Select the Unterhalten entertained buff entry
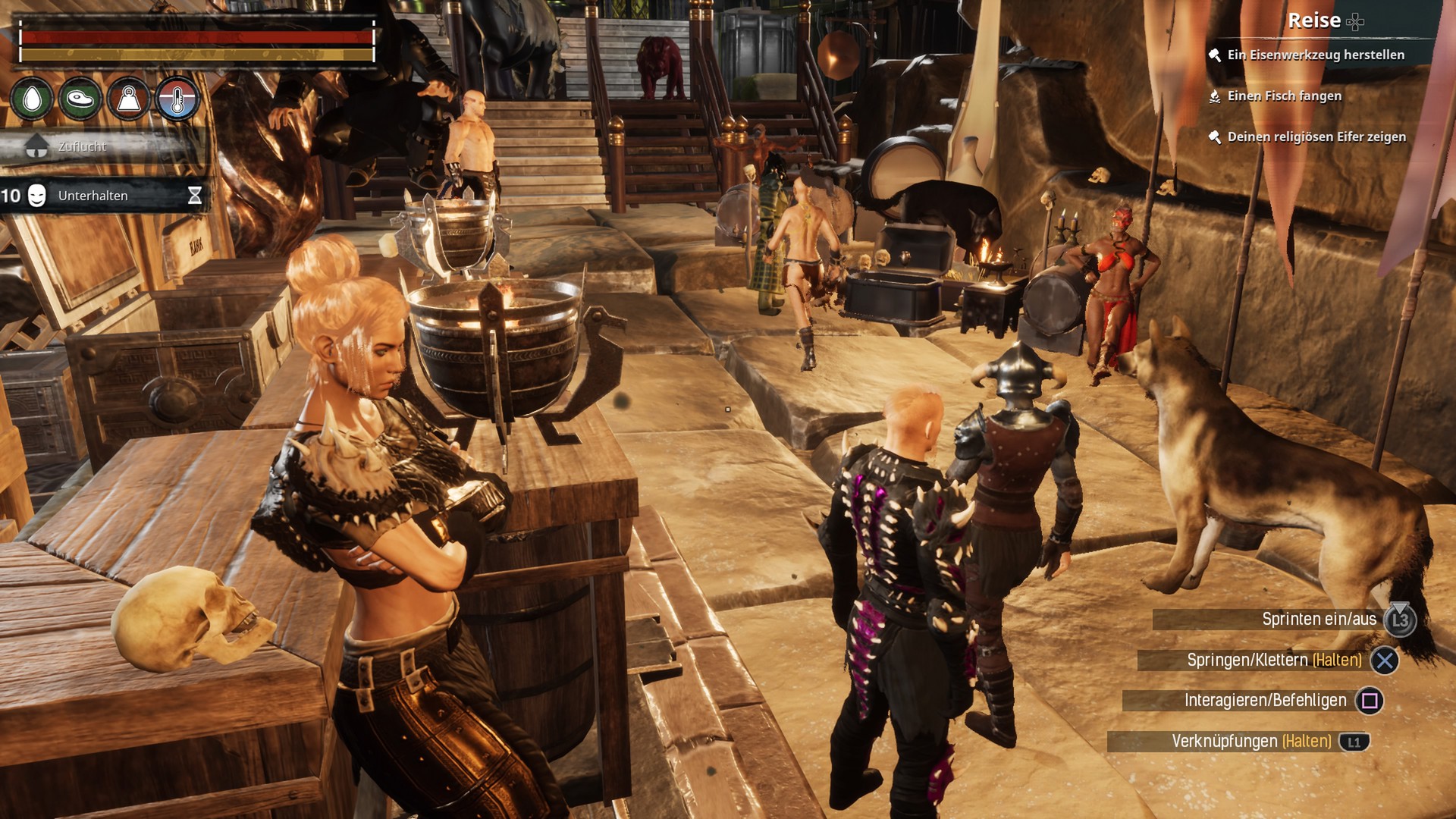 (93, 196)
